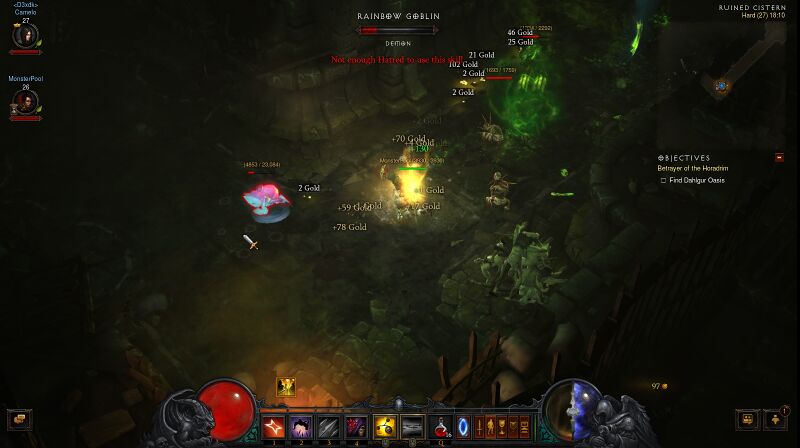Select MonsterPool's party portrait
Image resolution: width=800 pixels, height=448 pixels.
(25, 101)
